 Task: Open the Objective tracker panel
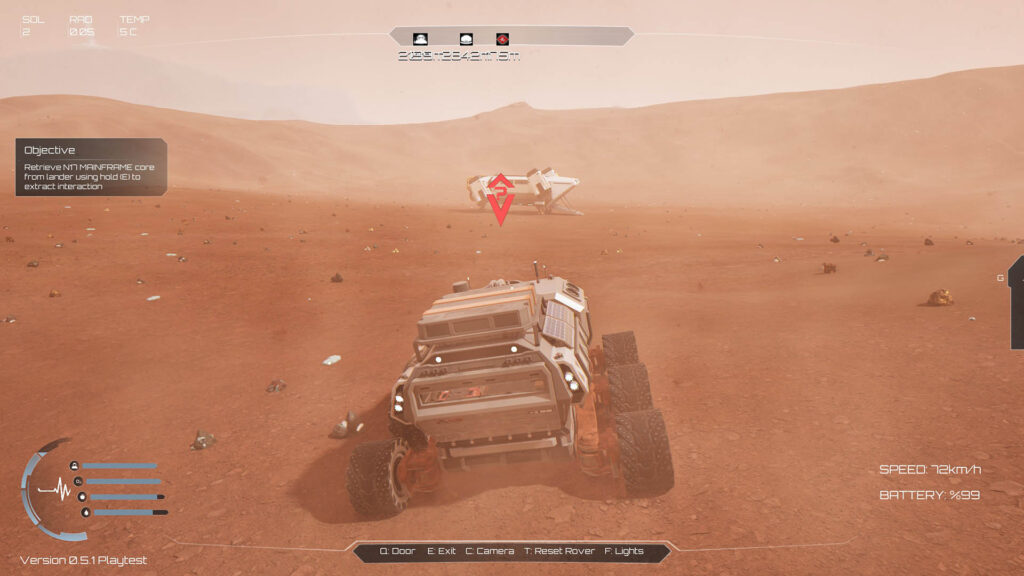point(90,166)
